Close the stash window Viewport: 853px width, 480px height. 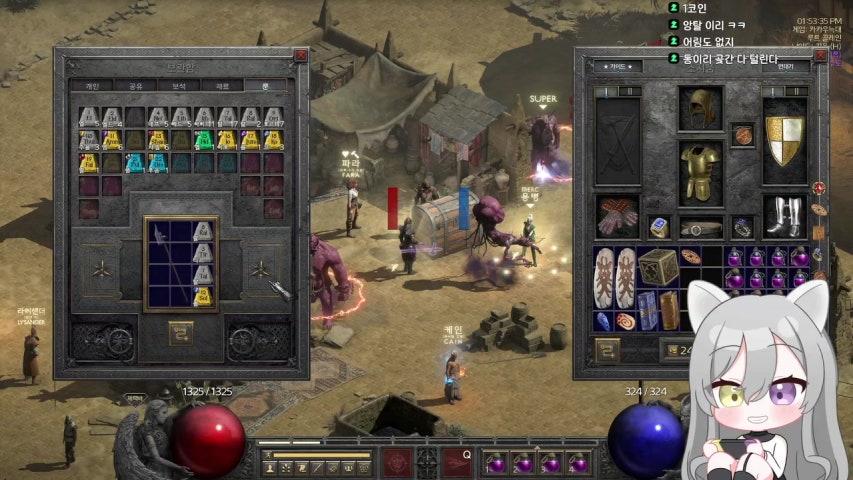300,56
